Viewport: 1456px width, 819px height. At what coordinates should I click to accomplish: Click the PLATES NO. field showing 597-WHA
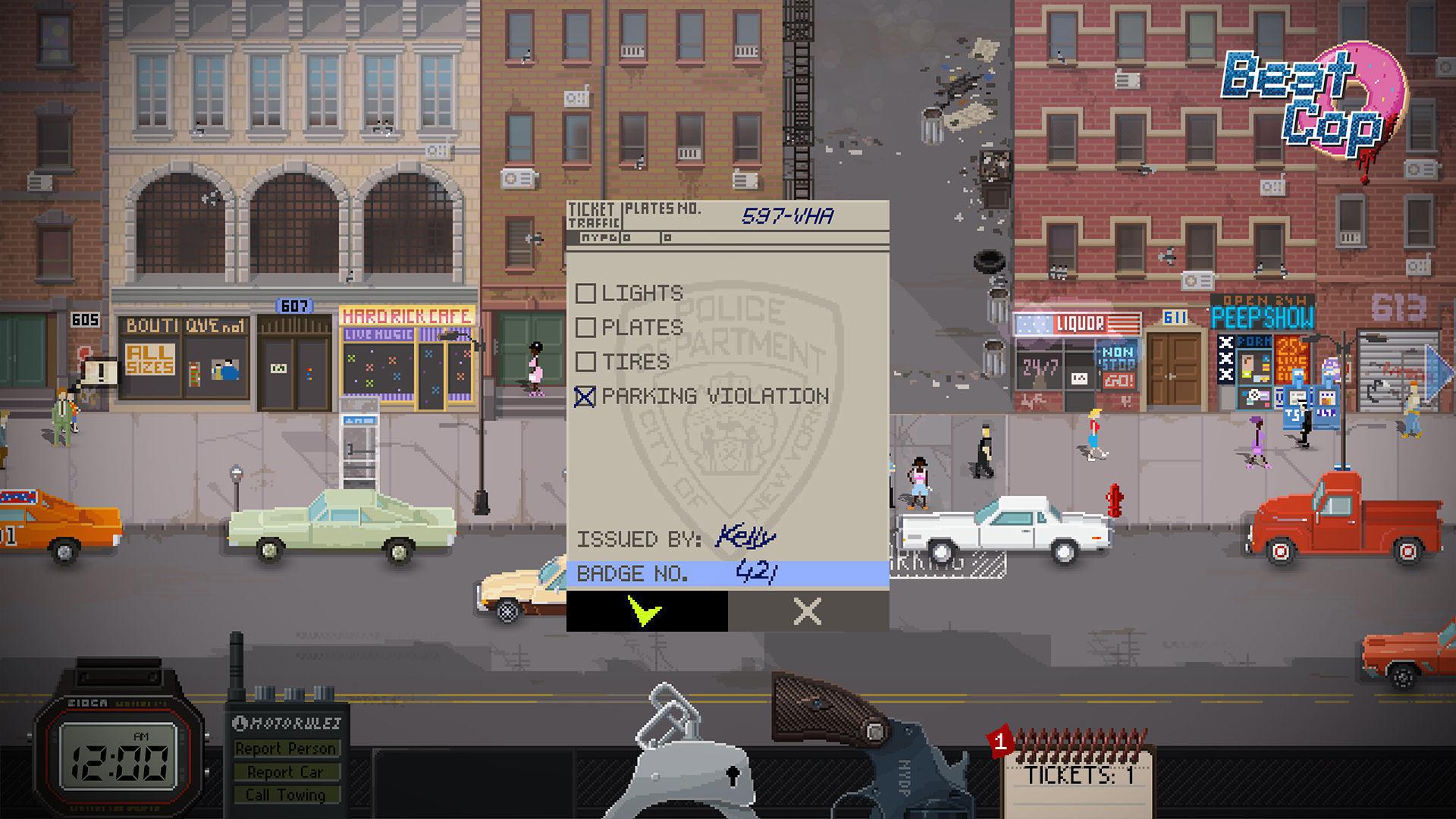pyautogui.click(x=789, y=215)
